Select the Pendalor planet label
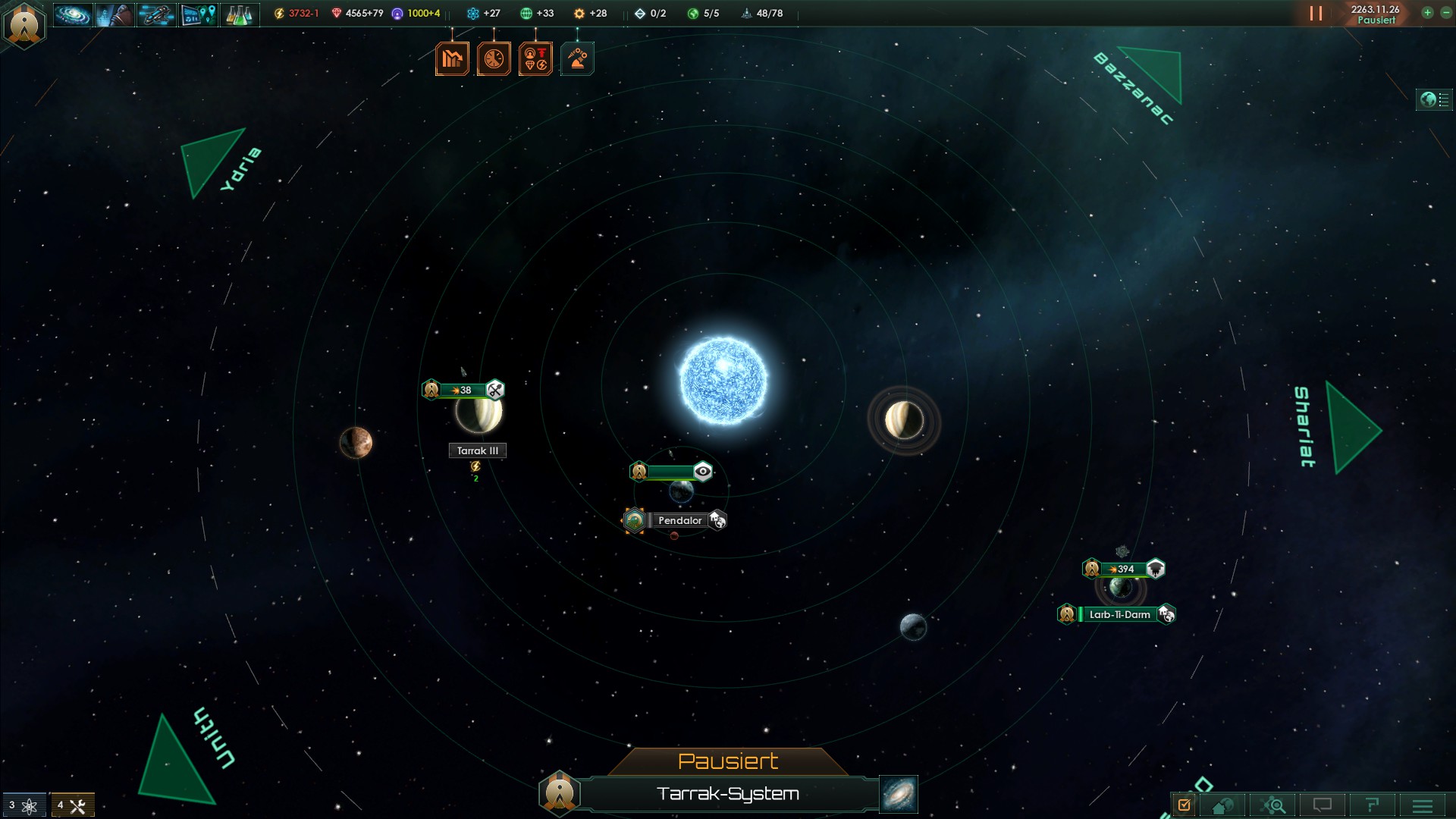The height and width of the screenshot is (819, 1456). click(679, 521)
